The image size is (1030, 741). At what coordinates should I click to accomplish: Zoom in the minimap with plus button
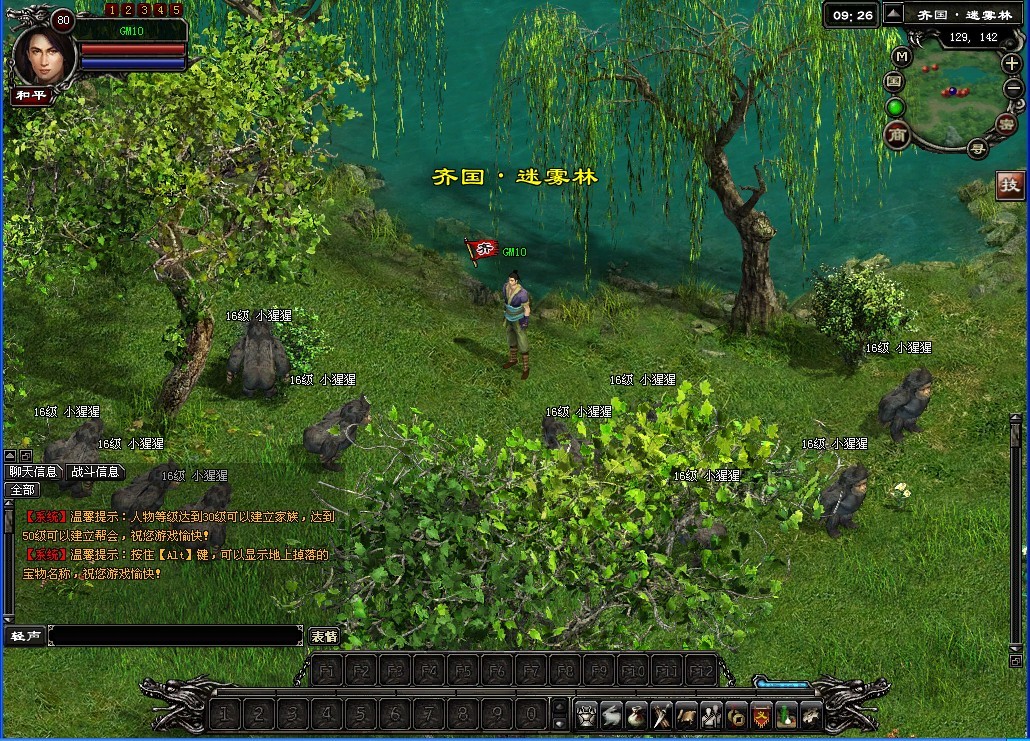pyautogui.click(x=1011, y=64)
